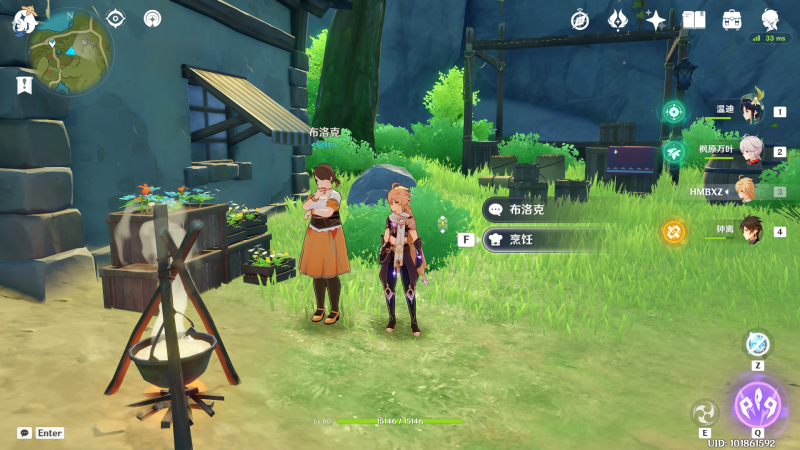Viewport: 800px width, 450px height.
Task: Click the signal-arc icon right of the eye icon
Action: [x=152, y=18]
